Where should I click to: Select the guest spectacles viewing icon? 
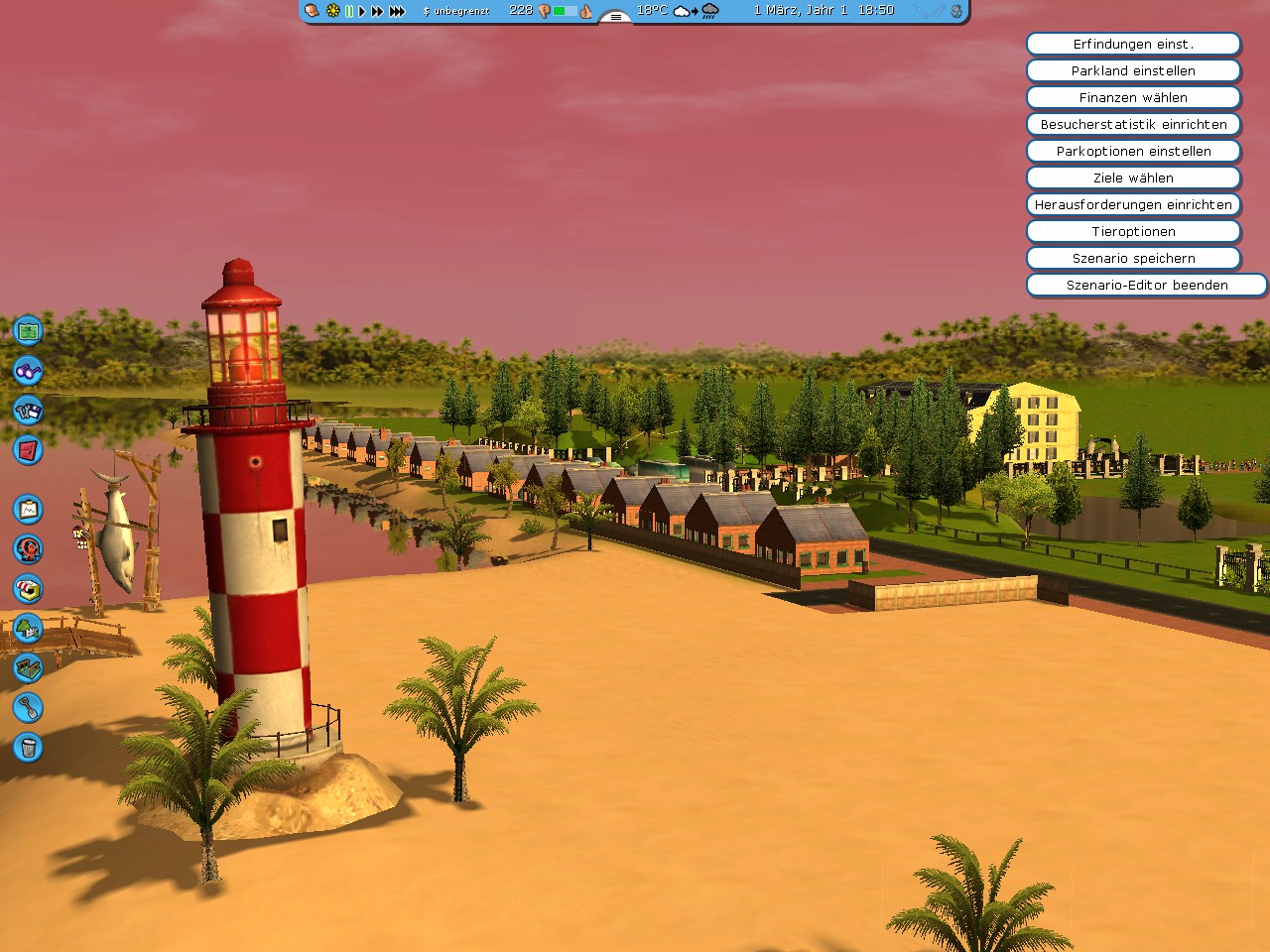point(27,371)
